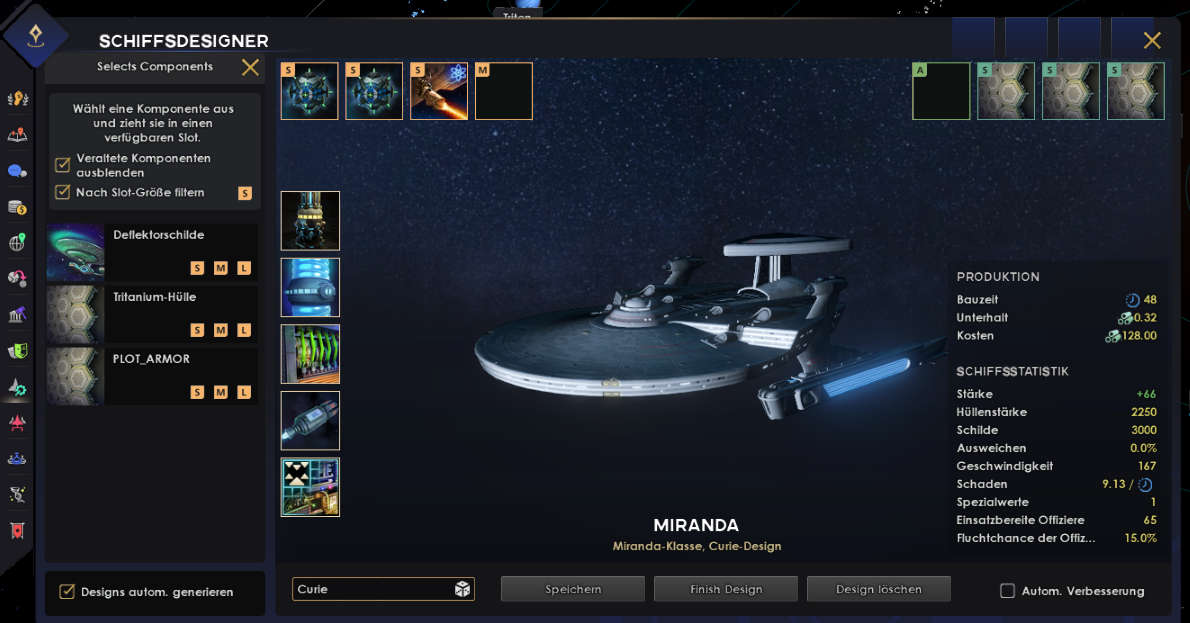Click the Speichern button
This screenshot has width=1190, height=623.
pyautogui.click(x=573, y=589)
